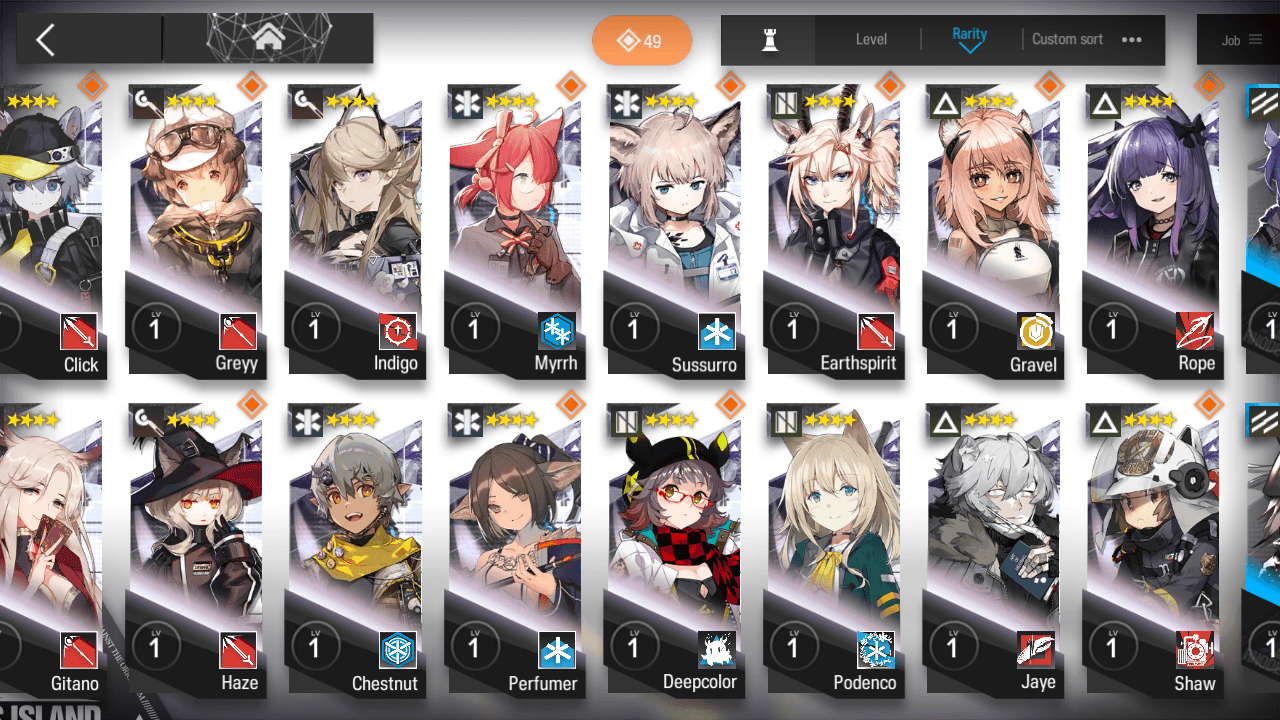Choose operator Gravel
The image size is (1280, 720).
993,230
